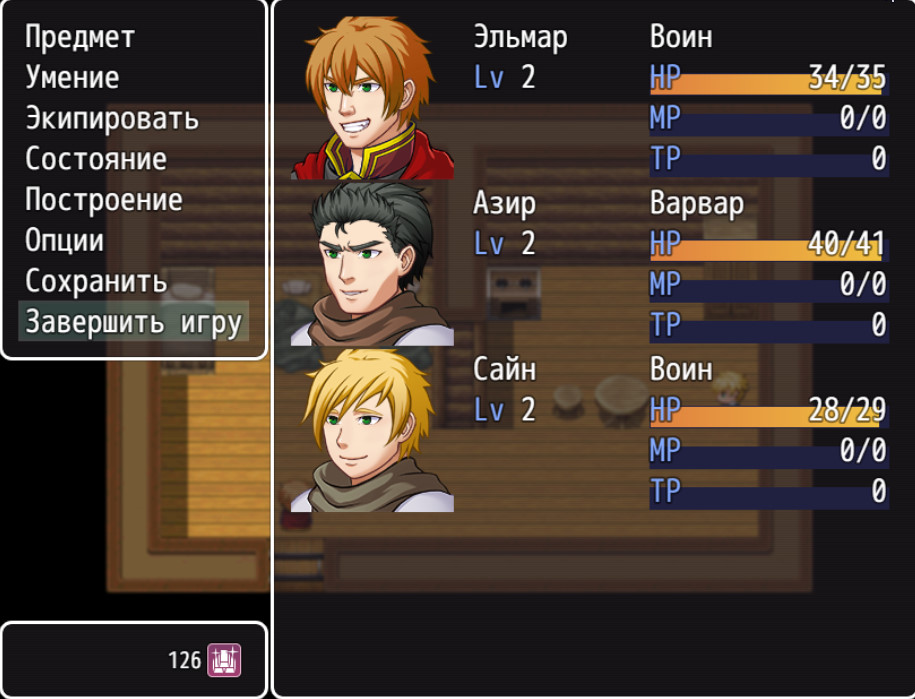Open the Состояние screen
The width and height of the screenshot is (915, 699).
coord(96,159)
